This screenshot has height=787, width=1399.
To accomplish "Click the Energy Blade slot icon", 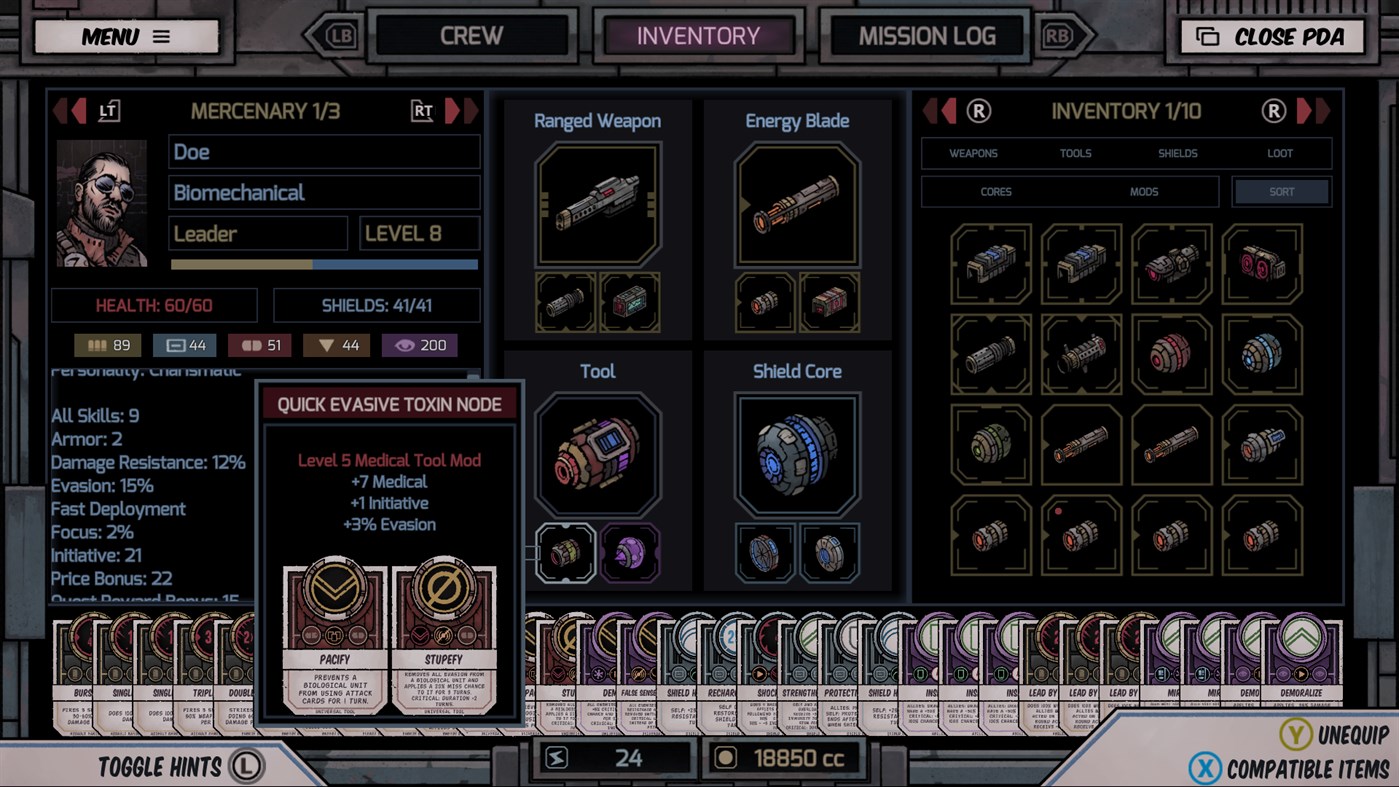I will (797, 204).
